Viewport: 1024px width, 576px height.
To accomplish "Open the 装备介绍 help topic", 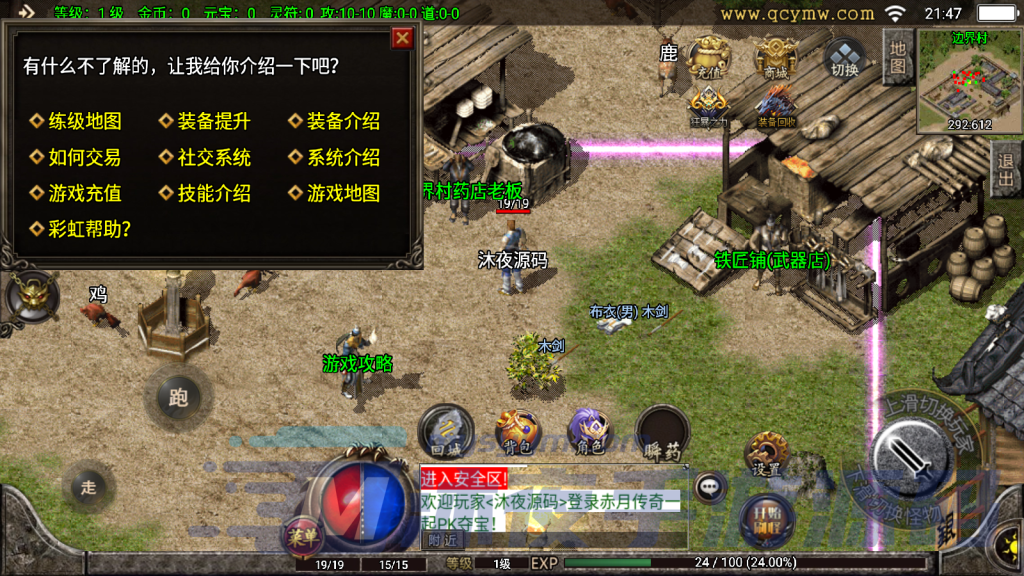I will (343, 121).
